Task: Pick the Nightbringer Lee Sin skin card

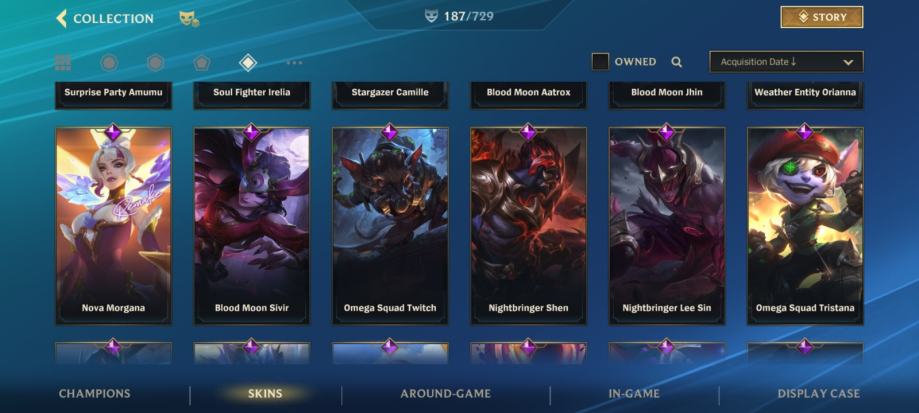Action: point(666,225)
